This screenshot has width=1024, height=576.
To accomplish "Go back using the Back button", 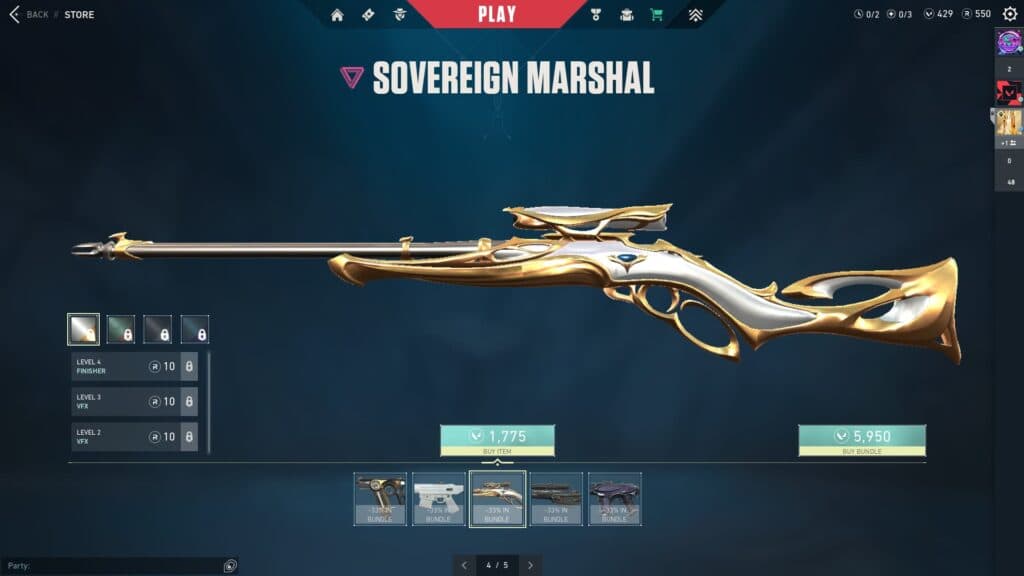I will [x=29, y=14].
